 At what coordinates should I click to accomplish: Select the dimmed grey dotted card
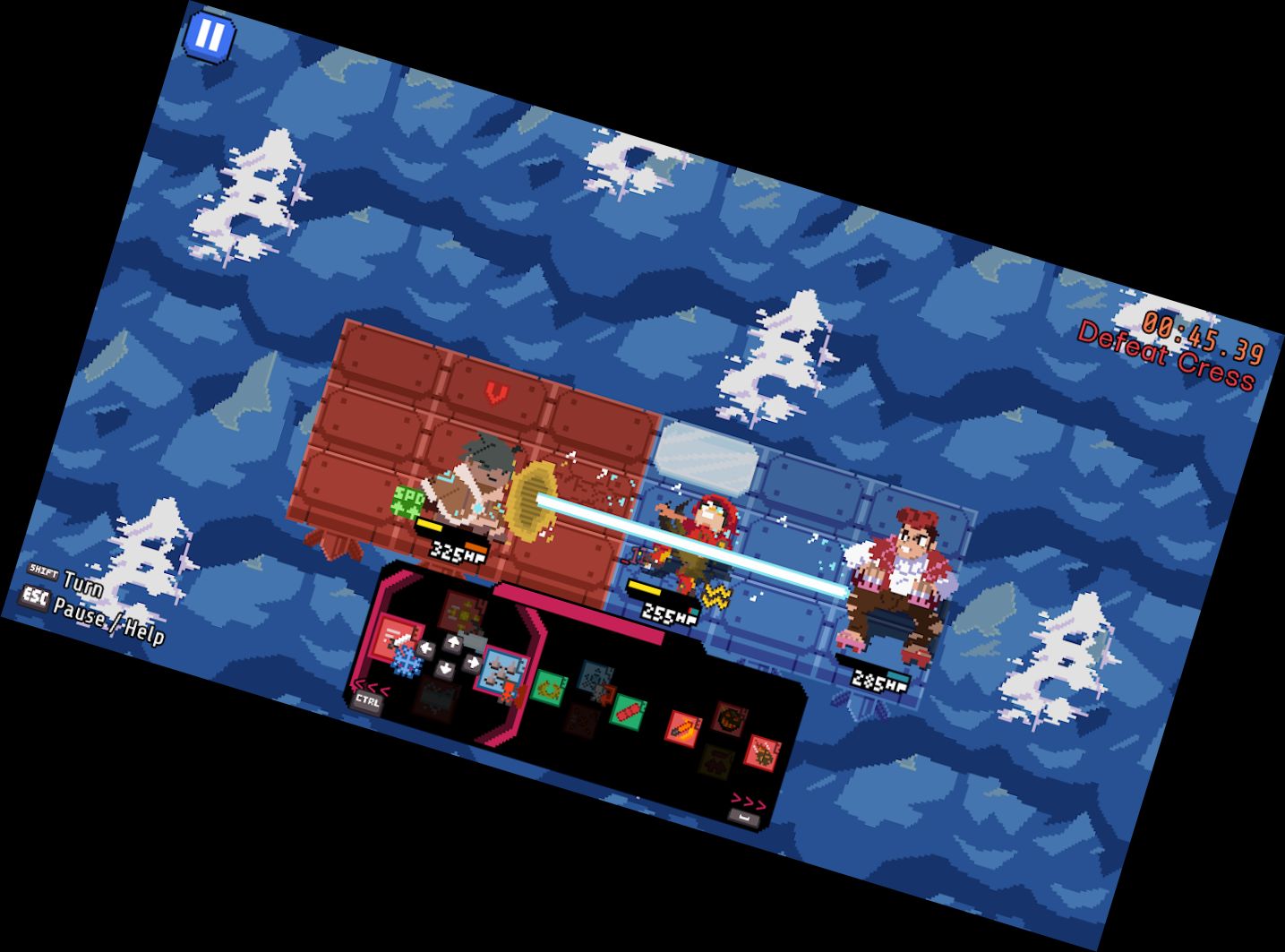click(594, 678)
